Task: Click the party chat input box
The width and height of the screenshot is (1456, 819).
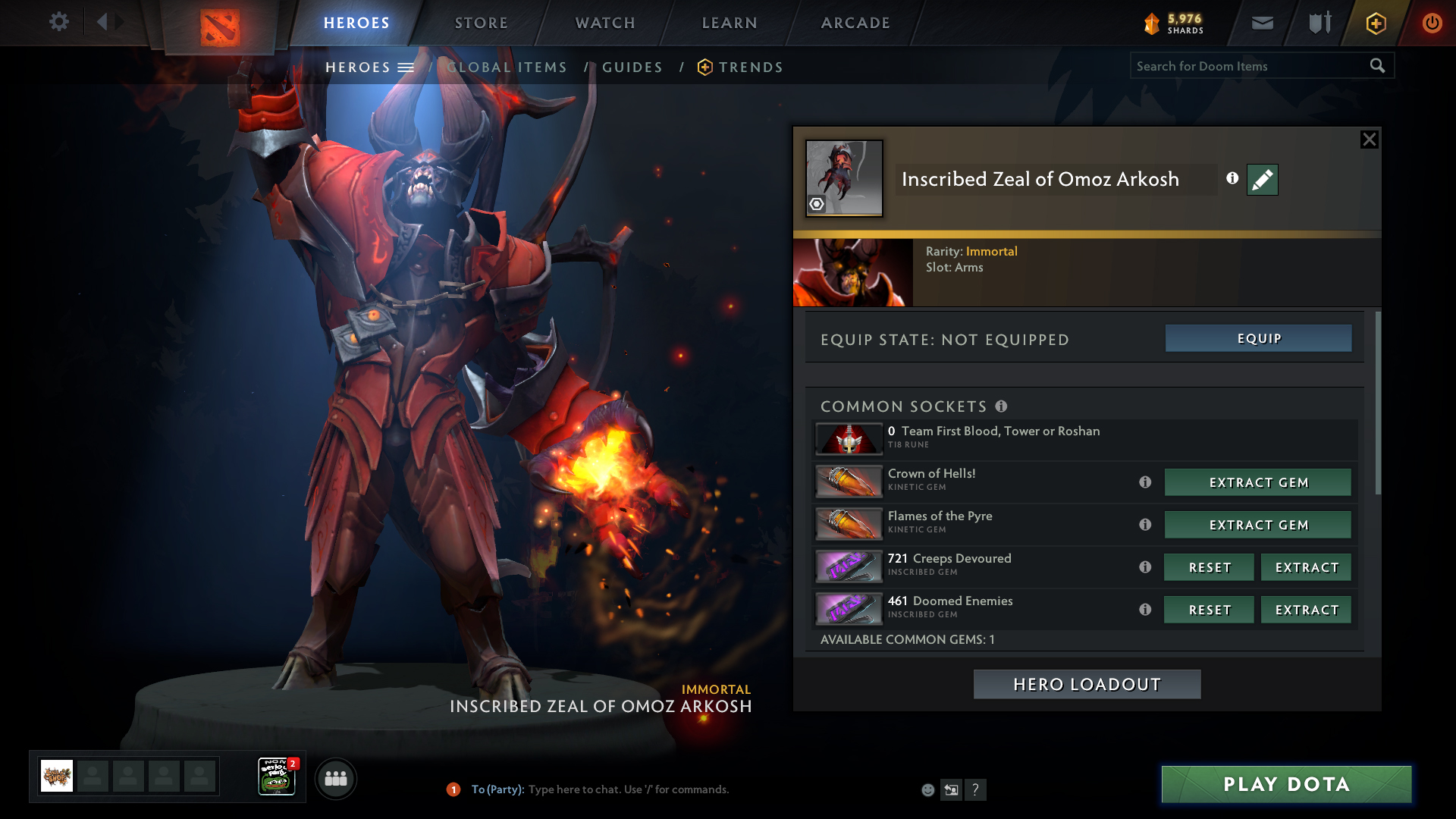Action: (x=628, y=789)
